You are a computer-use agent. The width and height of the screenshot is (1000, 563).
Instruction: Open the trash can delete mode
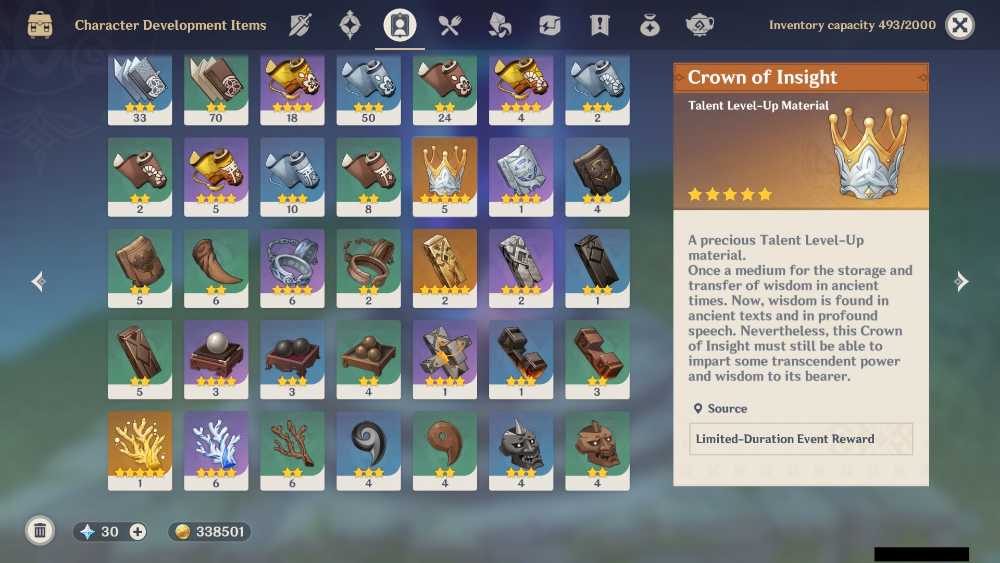tap(40, 531)
